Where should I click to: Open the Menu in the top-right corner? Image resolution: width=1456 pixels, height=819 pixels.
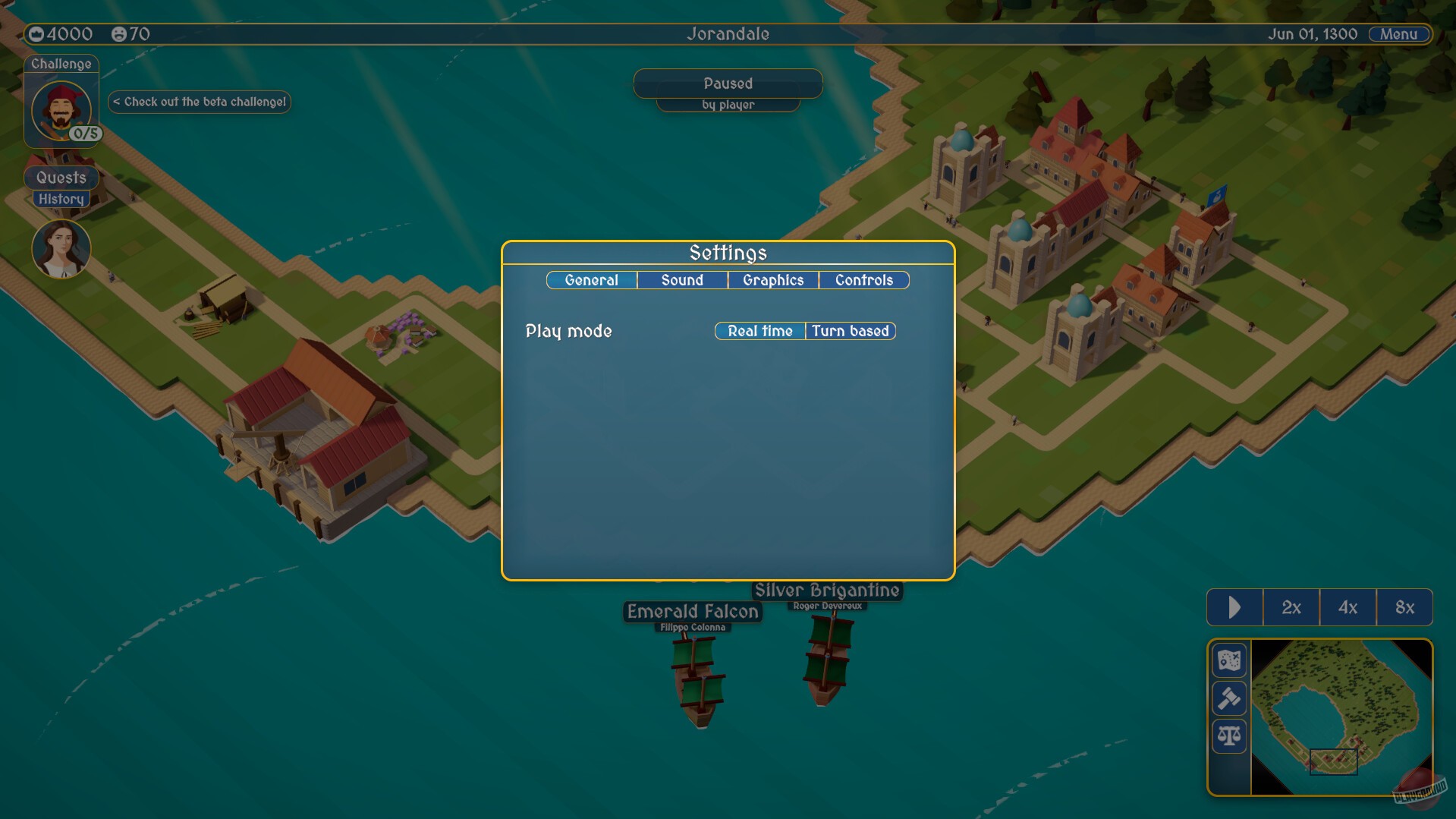1398,33
